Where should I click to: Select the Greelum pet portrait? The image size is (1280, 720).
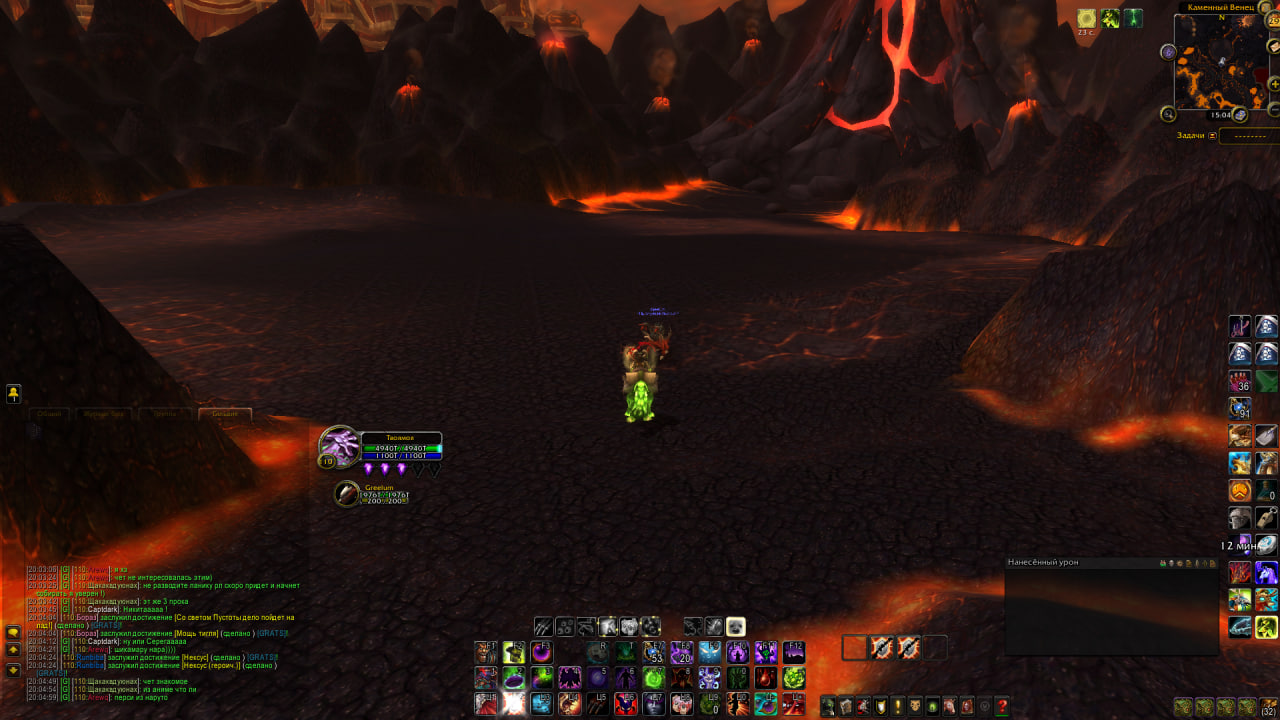(347, 493)
